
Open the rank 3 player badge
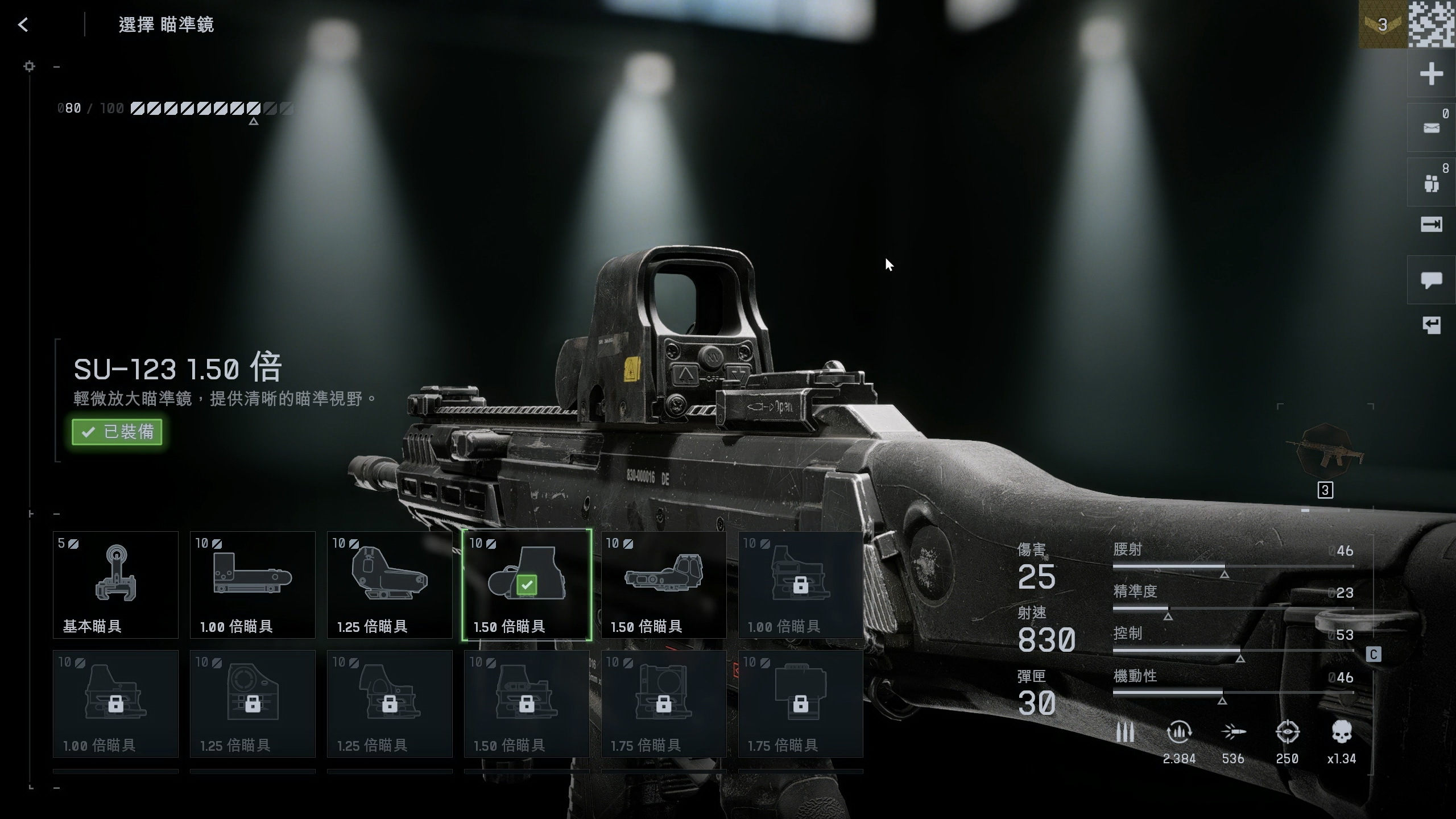pyautogui.click(x=1382, y=24)
